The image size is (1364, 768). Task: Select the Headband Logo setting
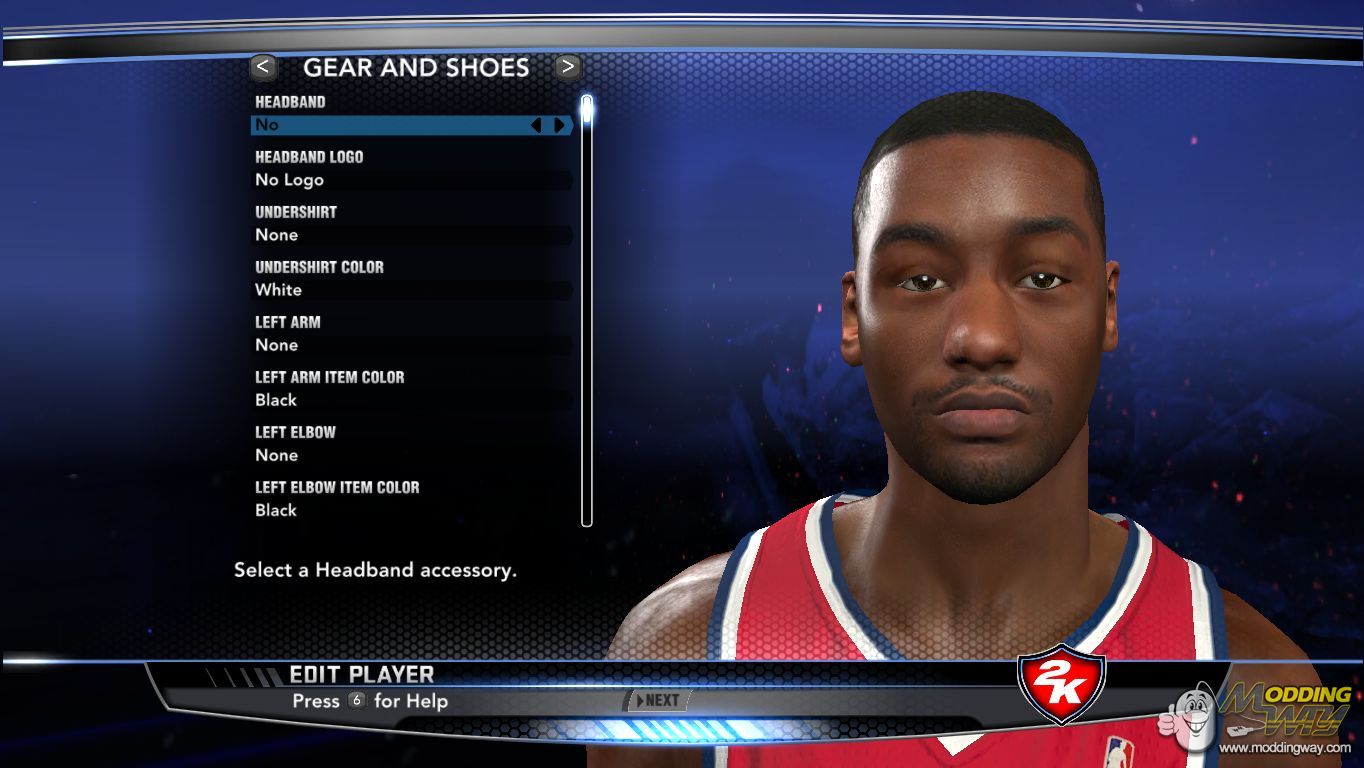[x=410, y=180]
